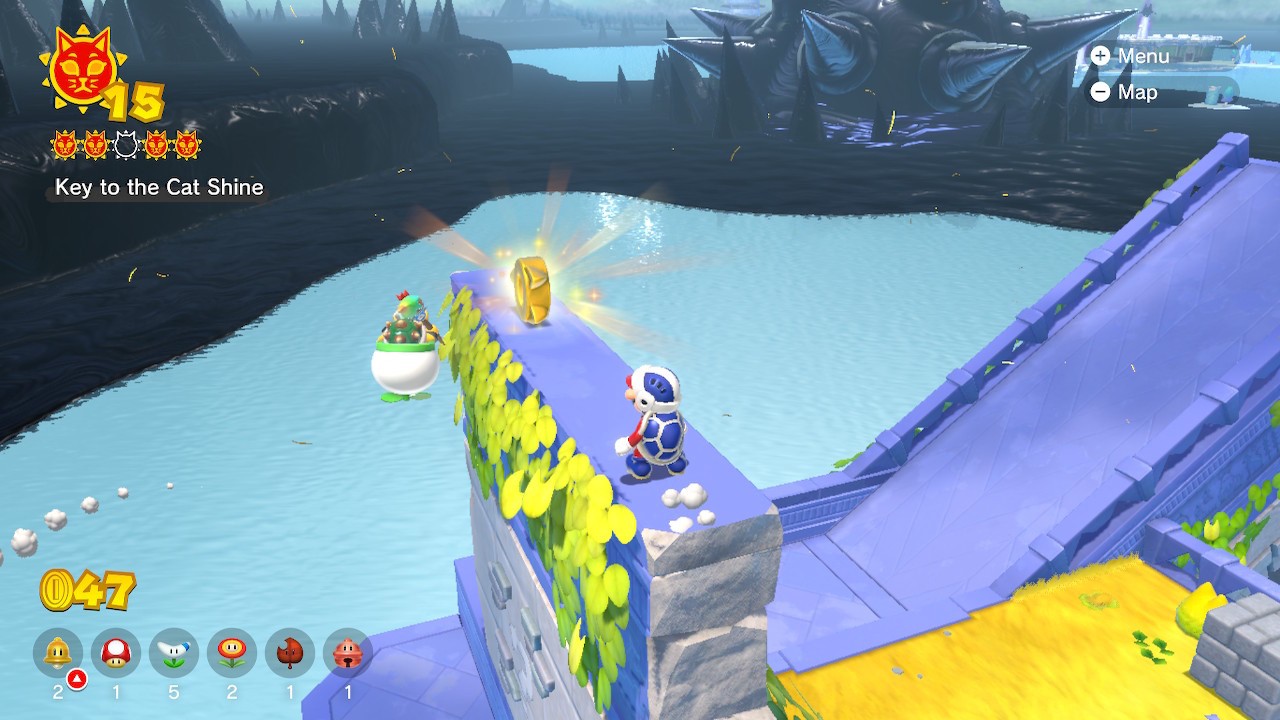Image resolution: width=1280 pixels, height=720 pixels.
Task: Click the Key to the Cat Shine objective
Action: (159, 187)
